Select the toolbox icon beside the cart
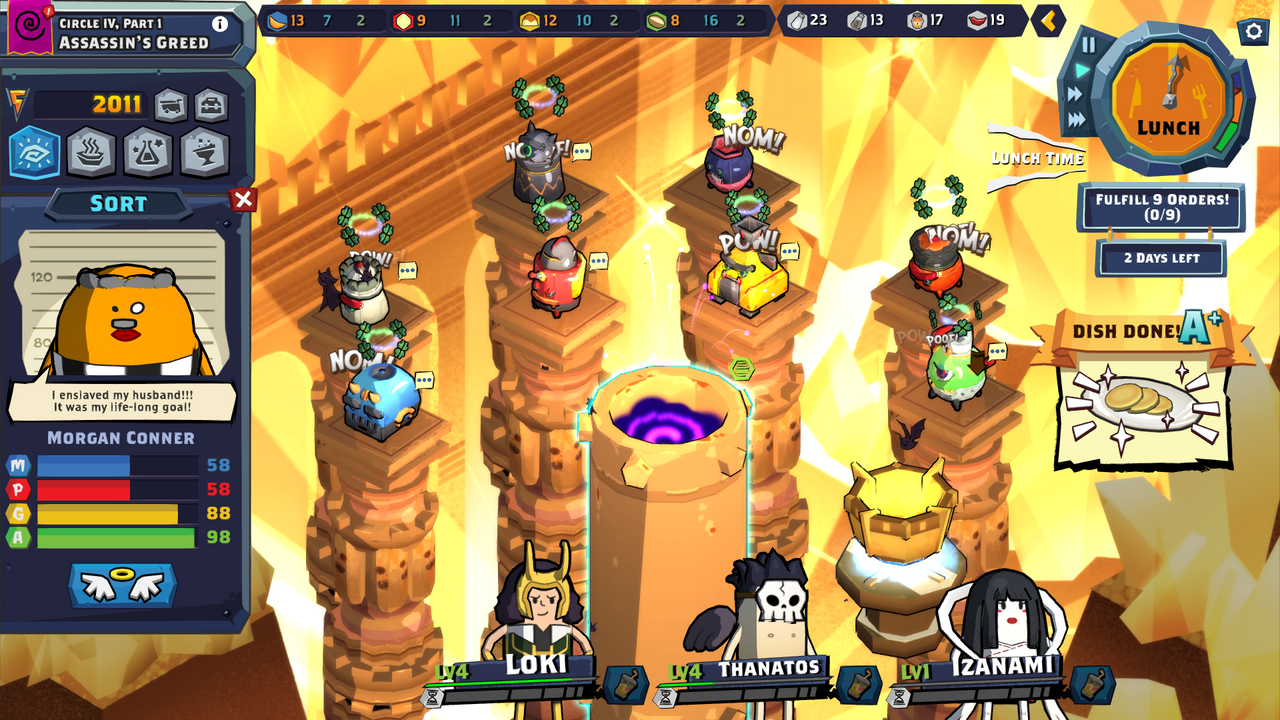Image resolution: width=1280 pixels, height=720 pixels. point(209,104)
